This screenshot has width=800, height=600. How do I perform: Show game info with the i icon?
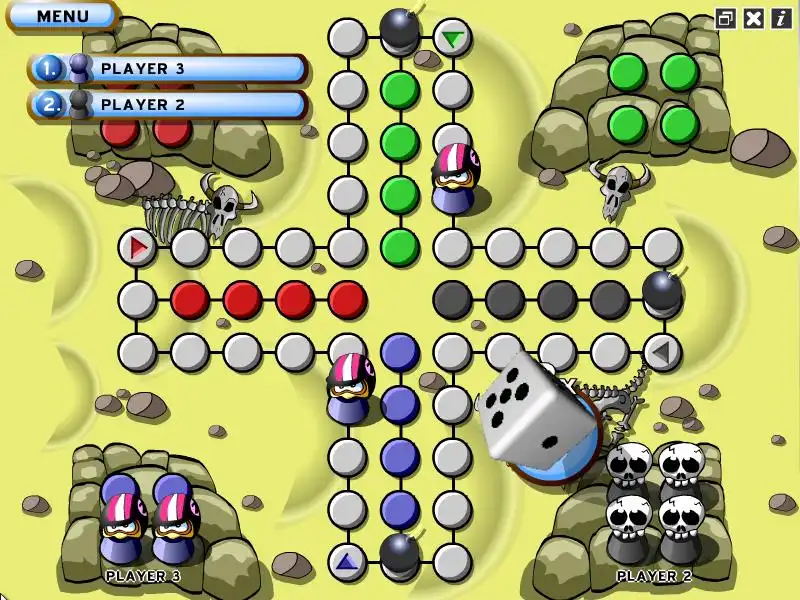[780, 17]
